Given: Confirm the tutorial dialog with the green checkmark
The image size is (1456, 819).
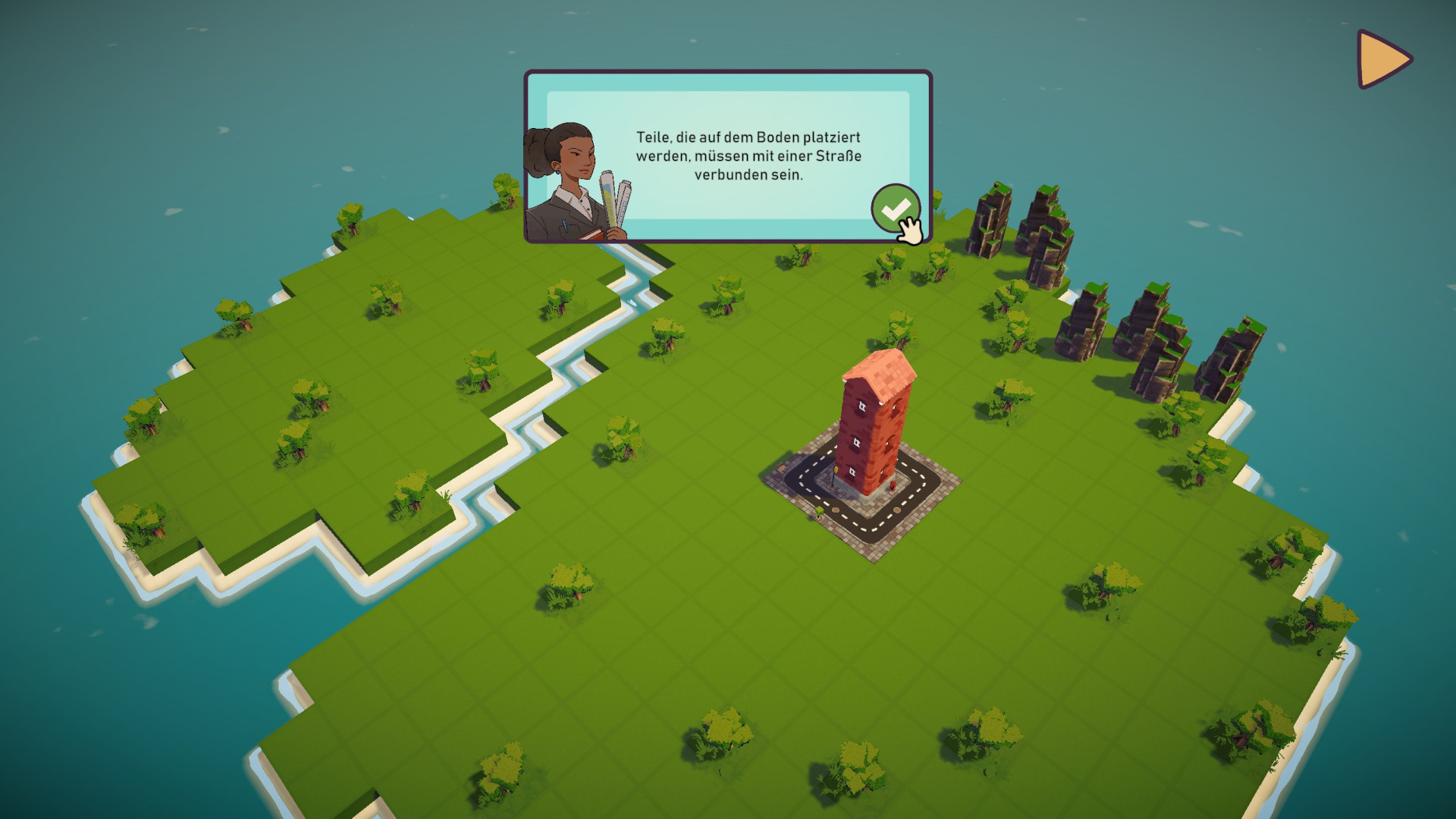Looking at the screenshot, I should click(x=895, y=208).
